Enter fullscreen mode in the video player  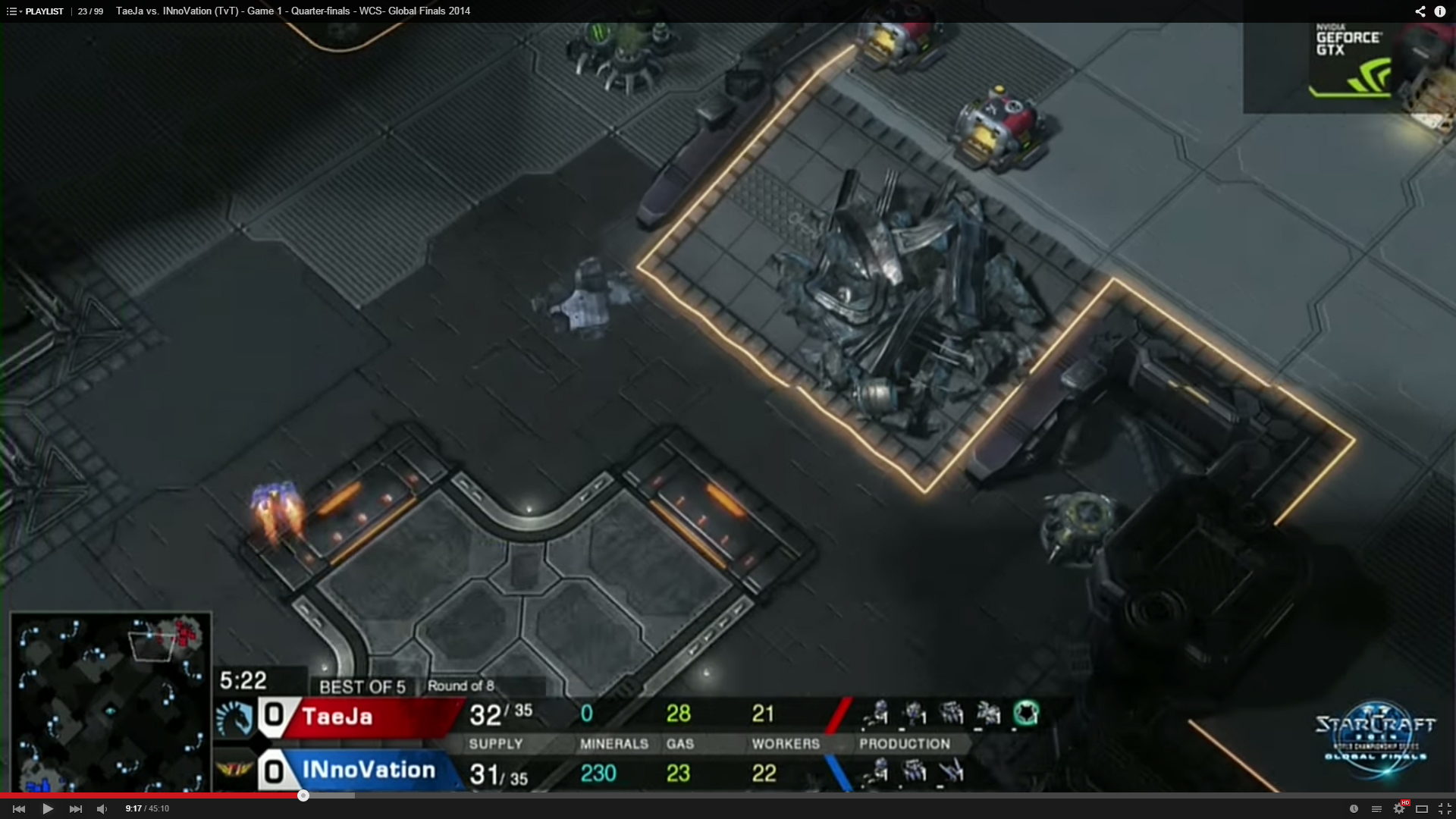pos(1445,808)
